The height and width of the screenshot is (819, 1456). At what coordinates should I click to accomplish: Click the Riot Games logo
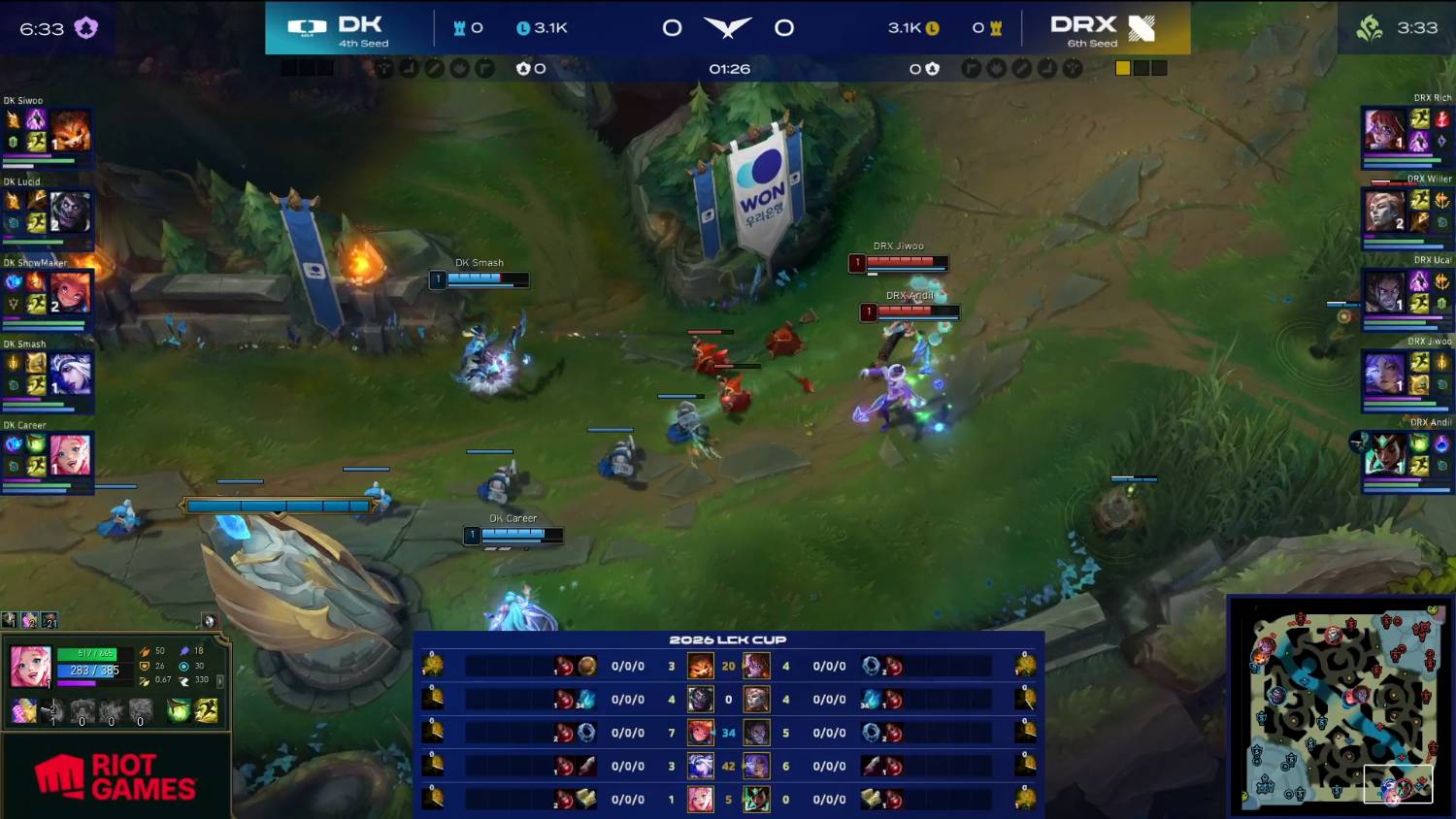[x=116, y=777]
